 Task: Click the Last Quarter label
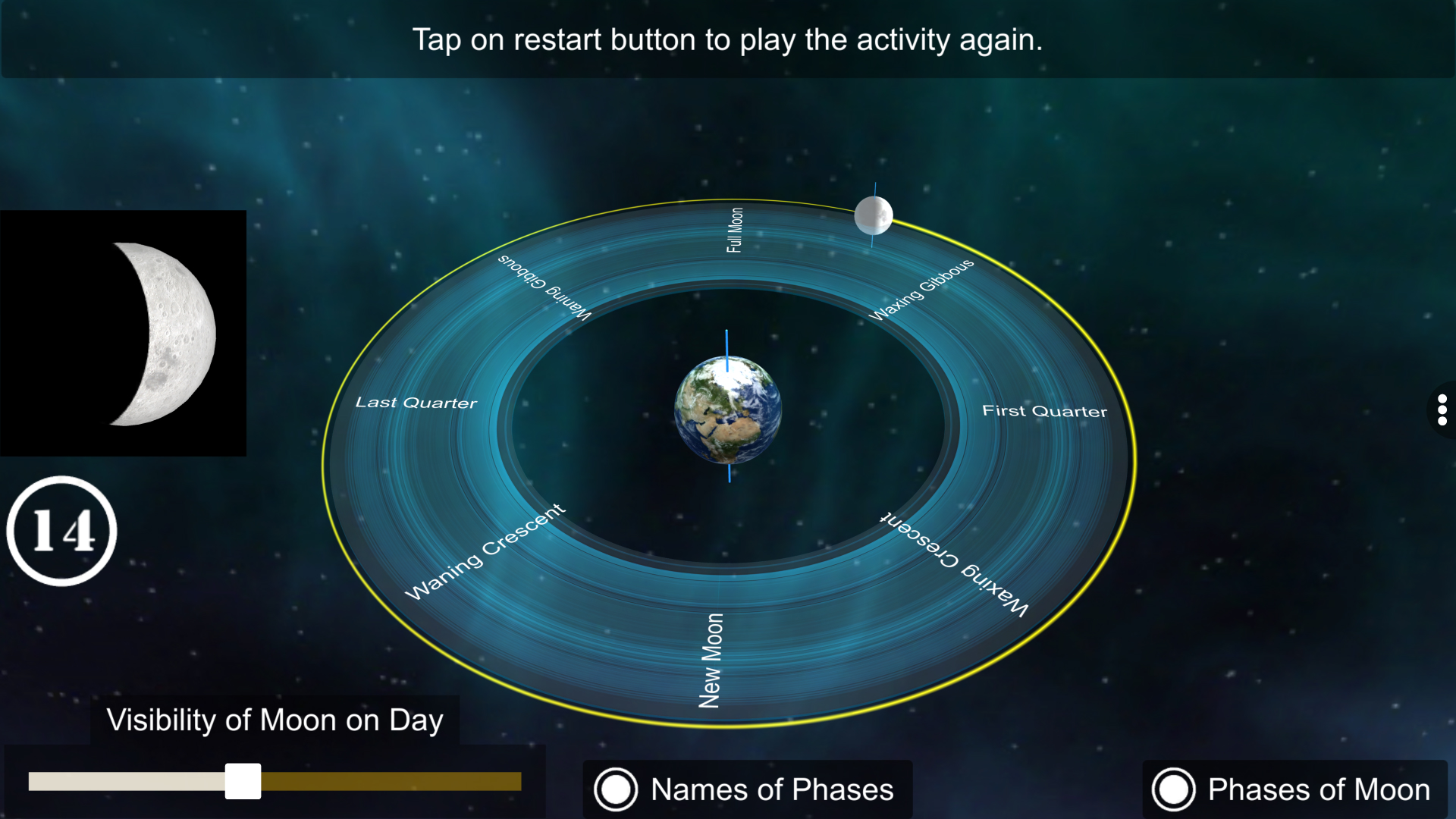pos(416,403)
